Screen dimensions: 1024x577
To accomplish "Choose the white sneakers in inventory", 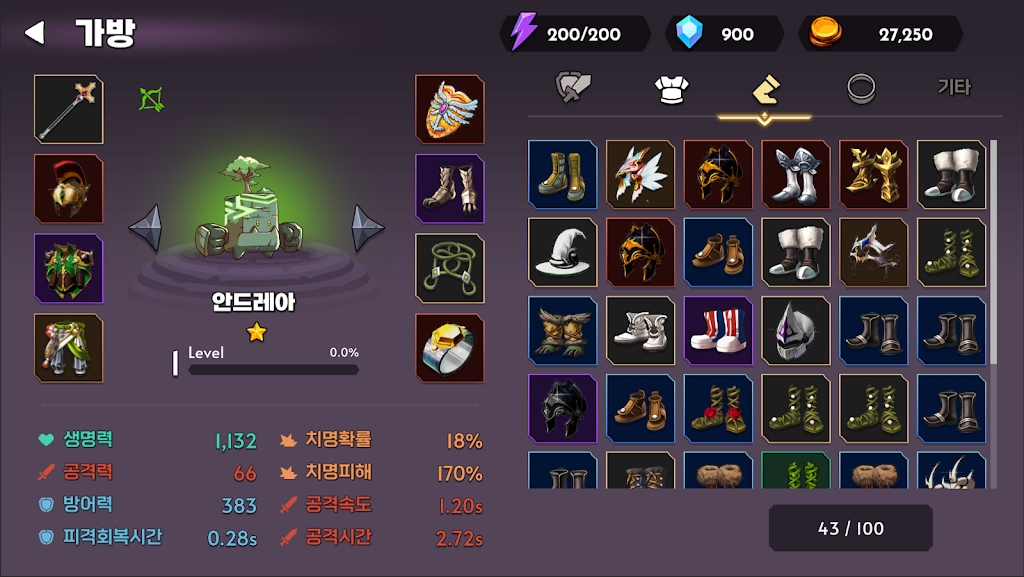I will click(641, 330).
